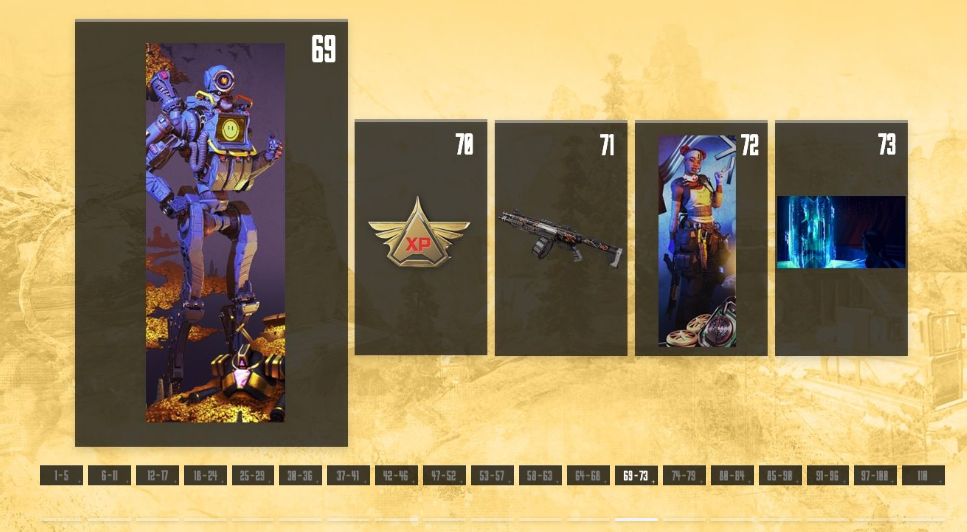Show rewards for levels 91-96
Viewport: 967px width, 532px height.
tap(828, 476)
